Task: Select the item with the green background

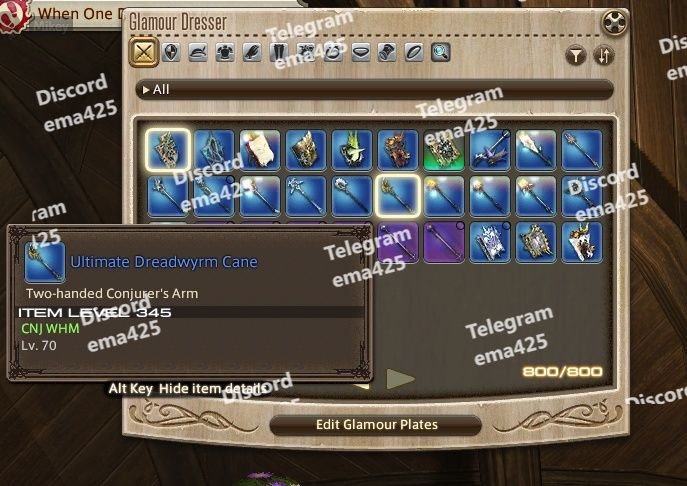Action: coord(444,150)
